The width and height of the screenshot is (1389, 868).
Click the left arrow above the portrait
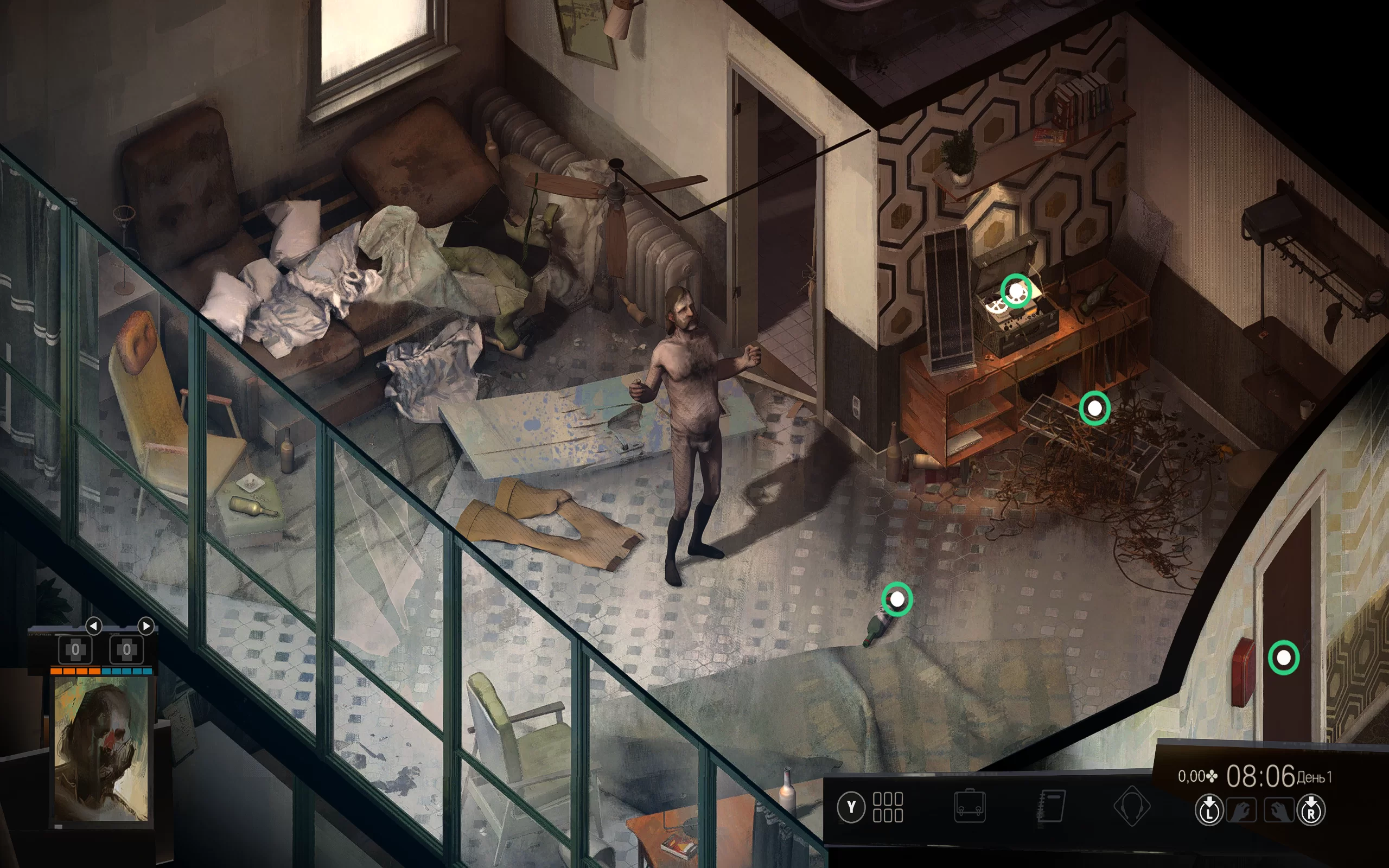93,625
